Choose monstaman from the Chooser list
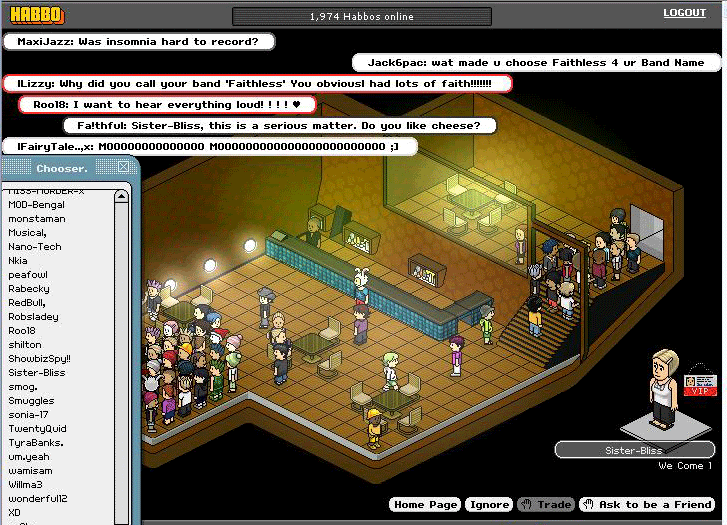 pos(36,219)
